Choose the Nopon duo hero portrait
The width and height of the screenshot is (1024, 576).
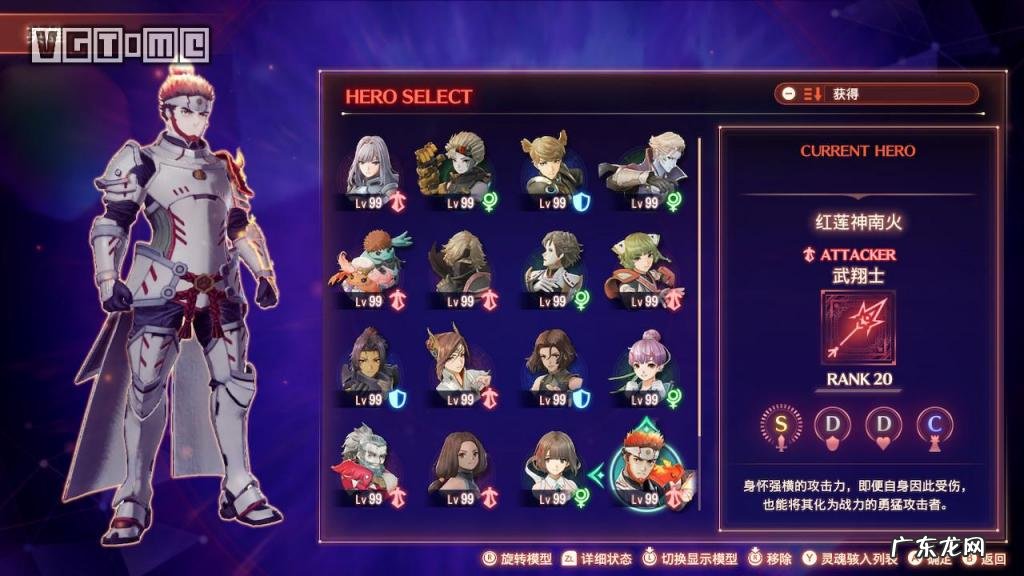coord(374,267)
